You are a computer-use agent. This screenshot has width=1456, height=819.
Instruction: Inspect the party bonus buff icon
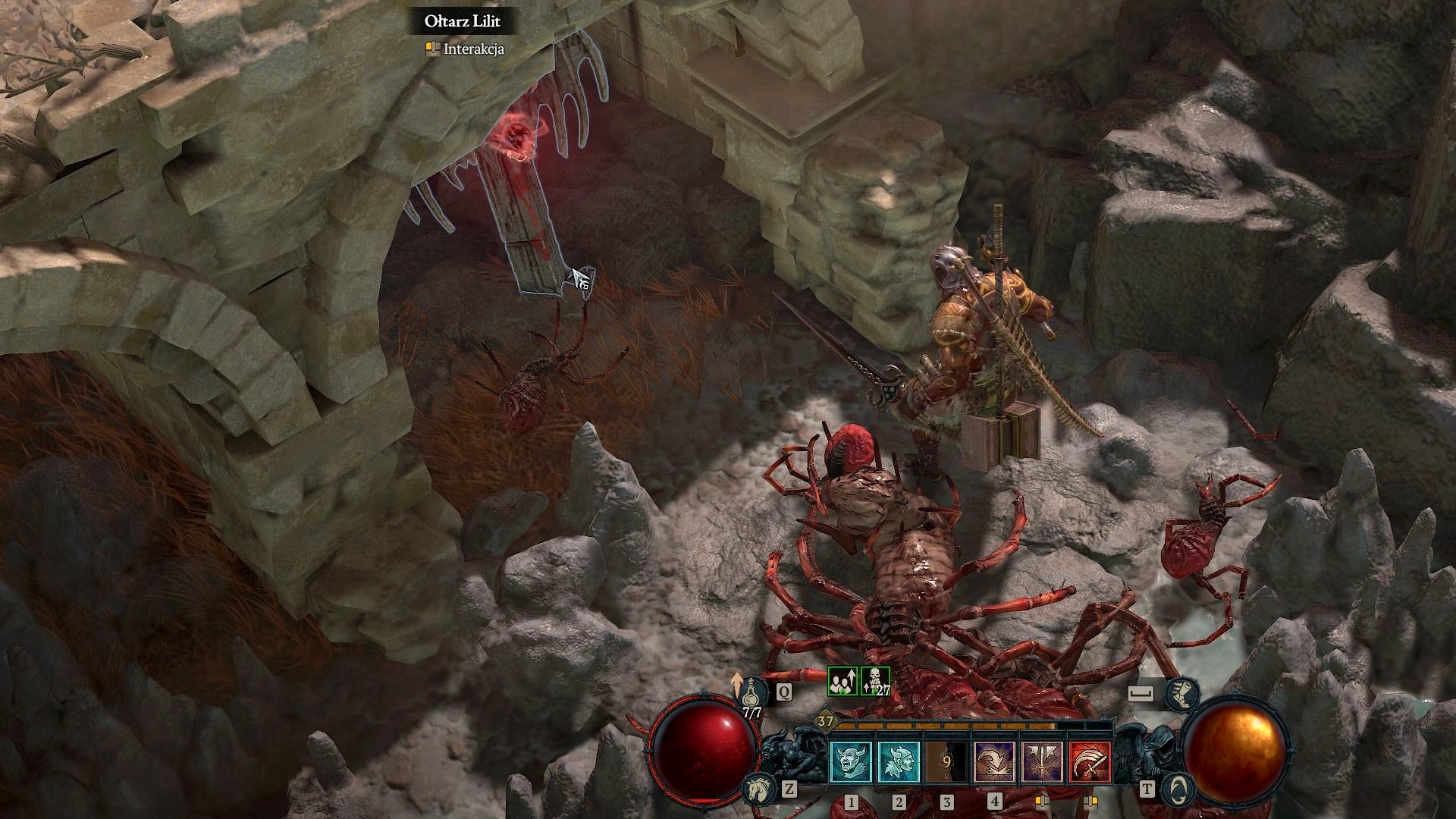[843, 681]
